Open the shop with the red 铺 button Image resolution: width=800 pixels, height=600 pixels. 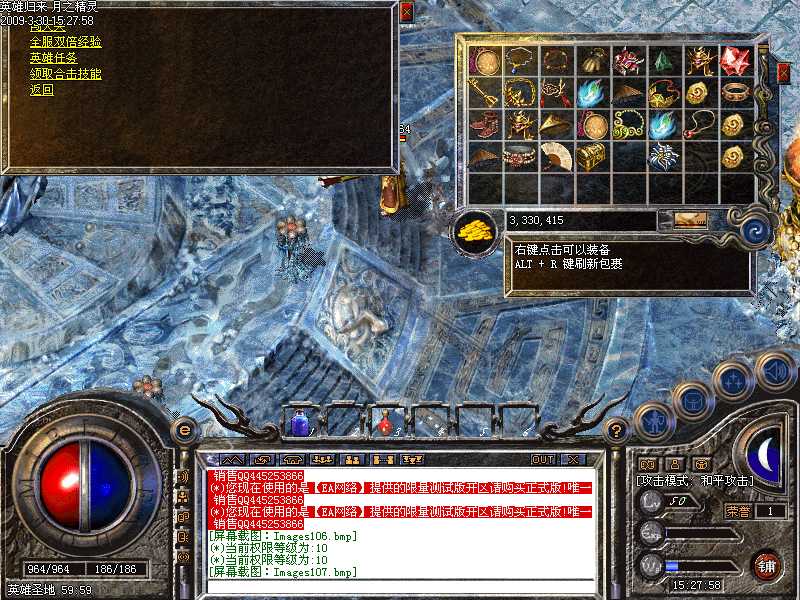coord(766,564)
